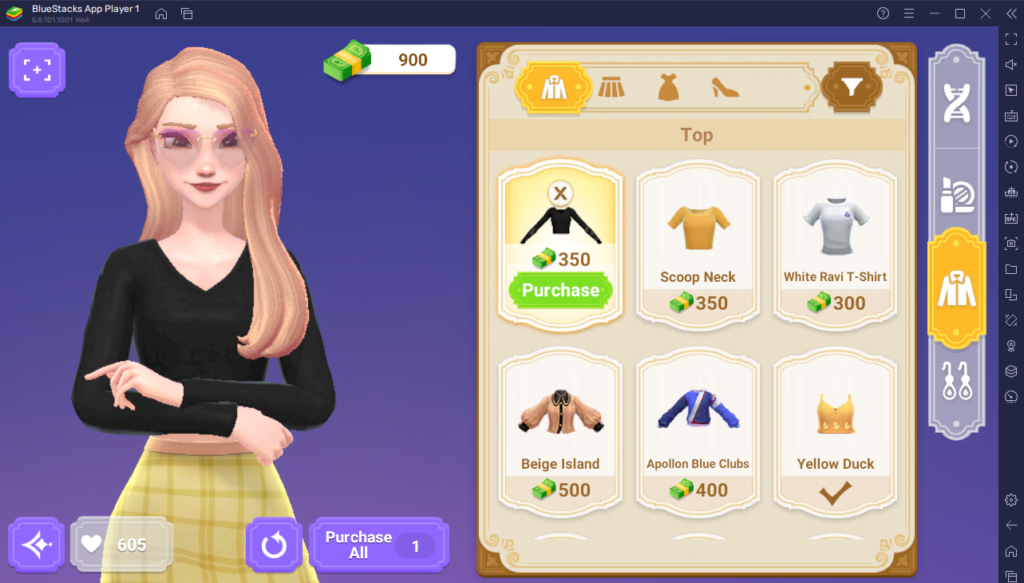Switch to the makeup cosmetics side tab
Screen dimensions: 1024x583
coord(957,196)
